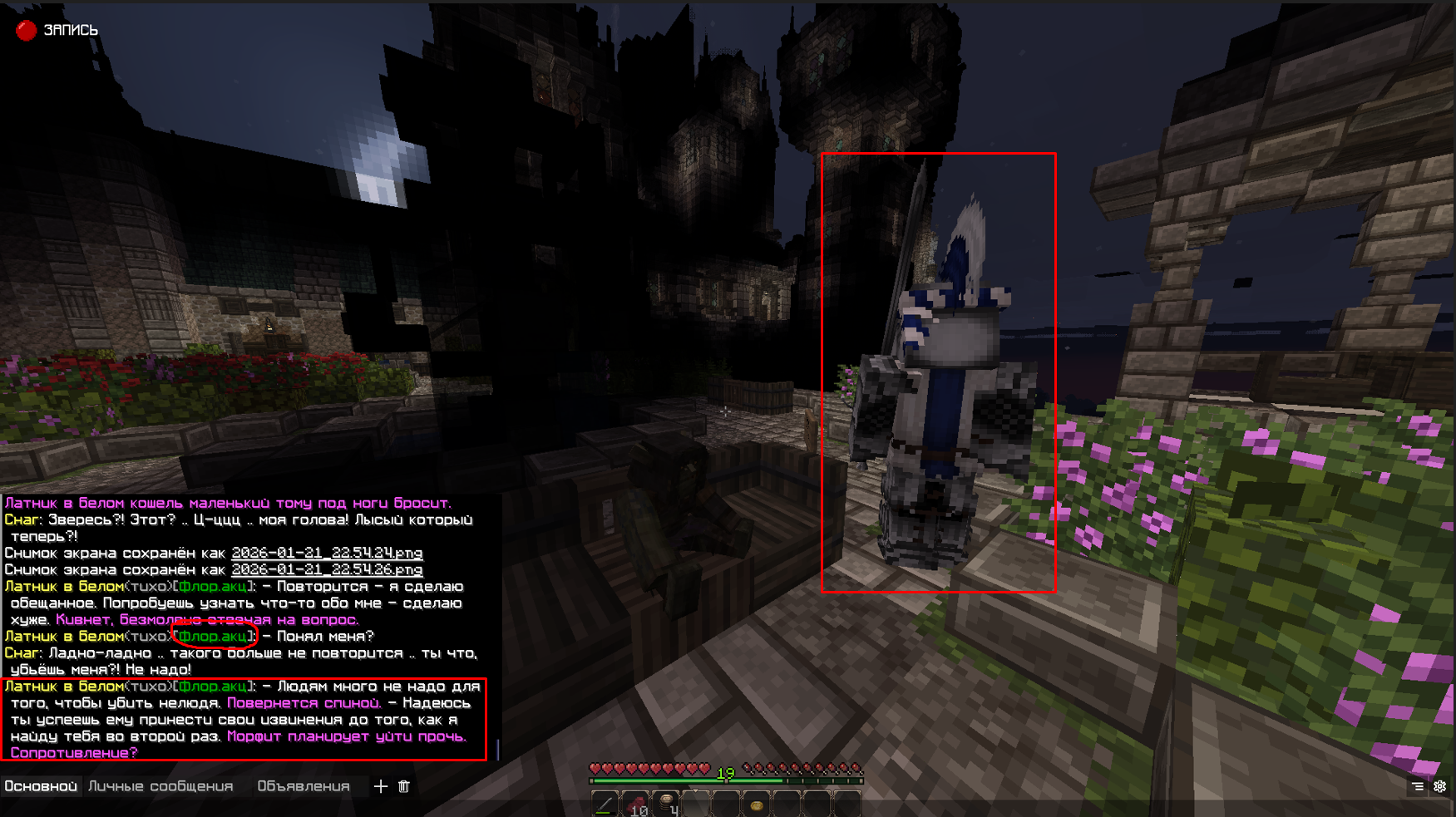Click the red recording circle icon
This screenshot has height=817, width=1456.
tap(27, 30)
